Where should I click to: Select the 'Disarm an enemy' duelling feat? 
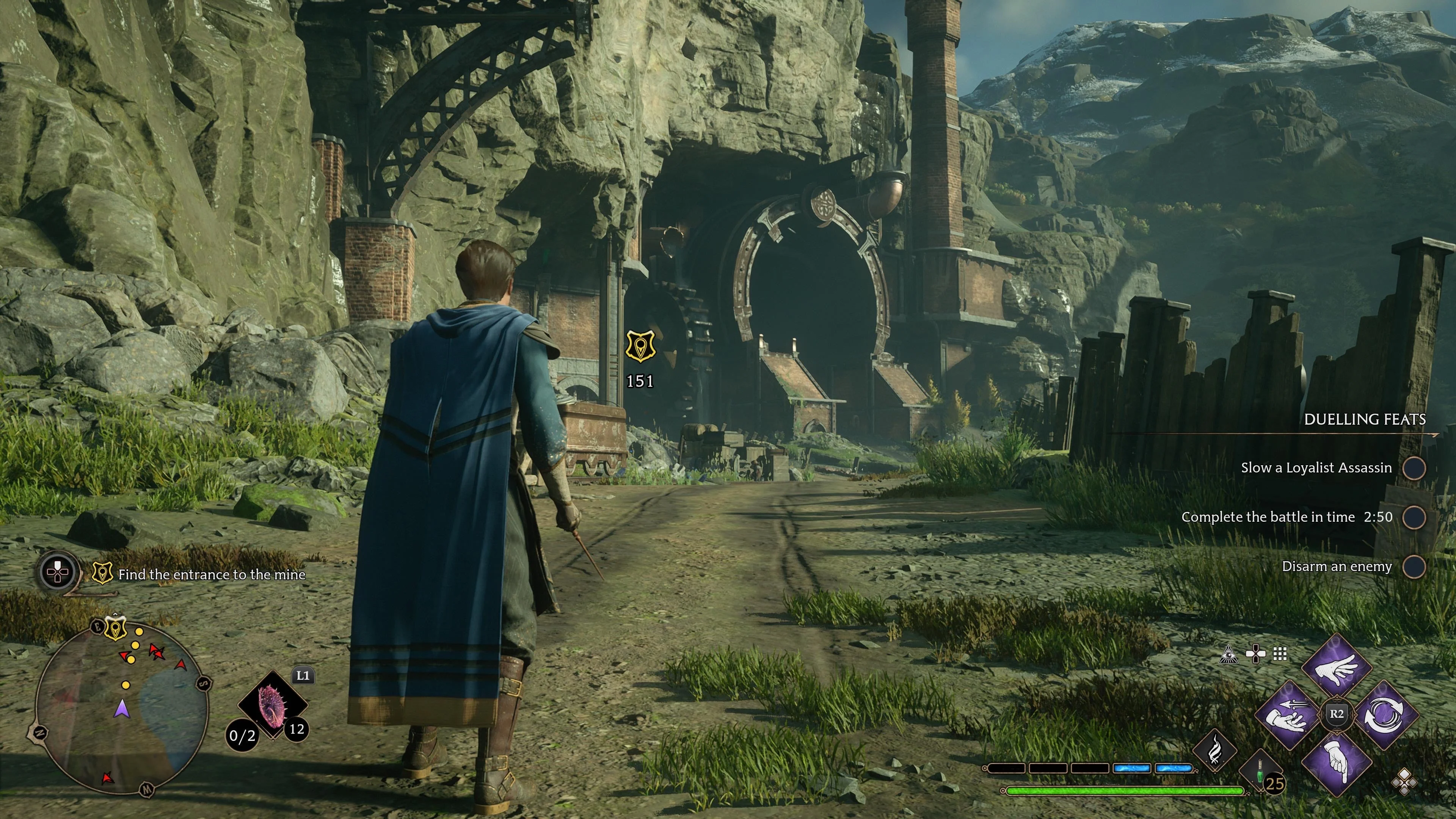coord(1337,566)
